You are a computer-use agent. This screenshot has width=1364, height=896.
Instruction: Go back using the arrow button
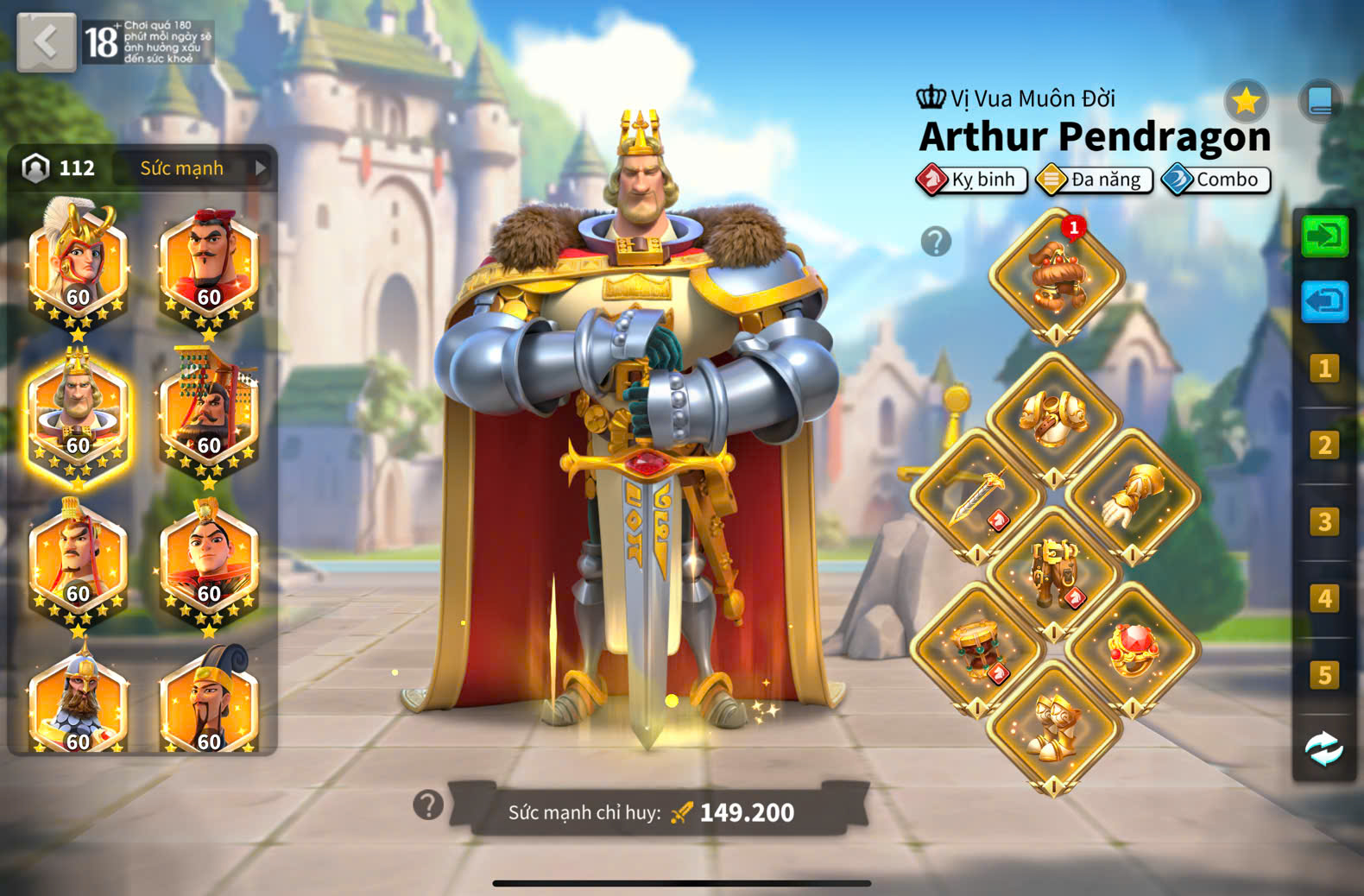[47, 41]
